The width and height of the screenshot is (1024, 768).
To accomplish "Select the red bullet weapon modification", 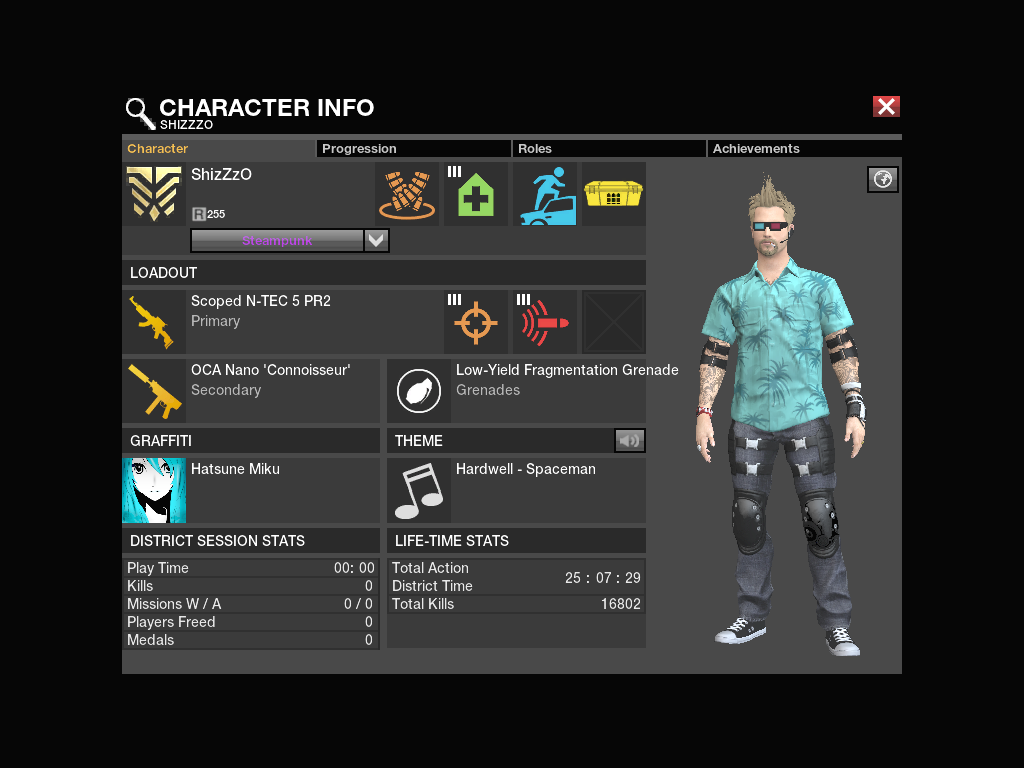I will [545, 322].
